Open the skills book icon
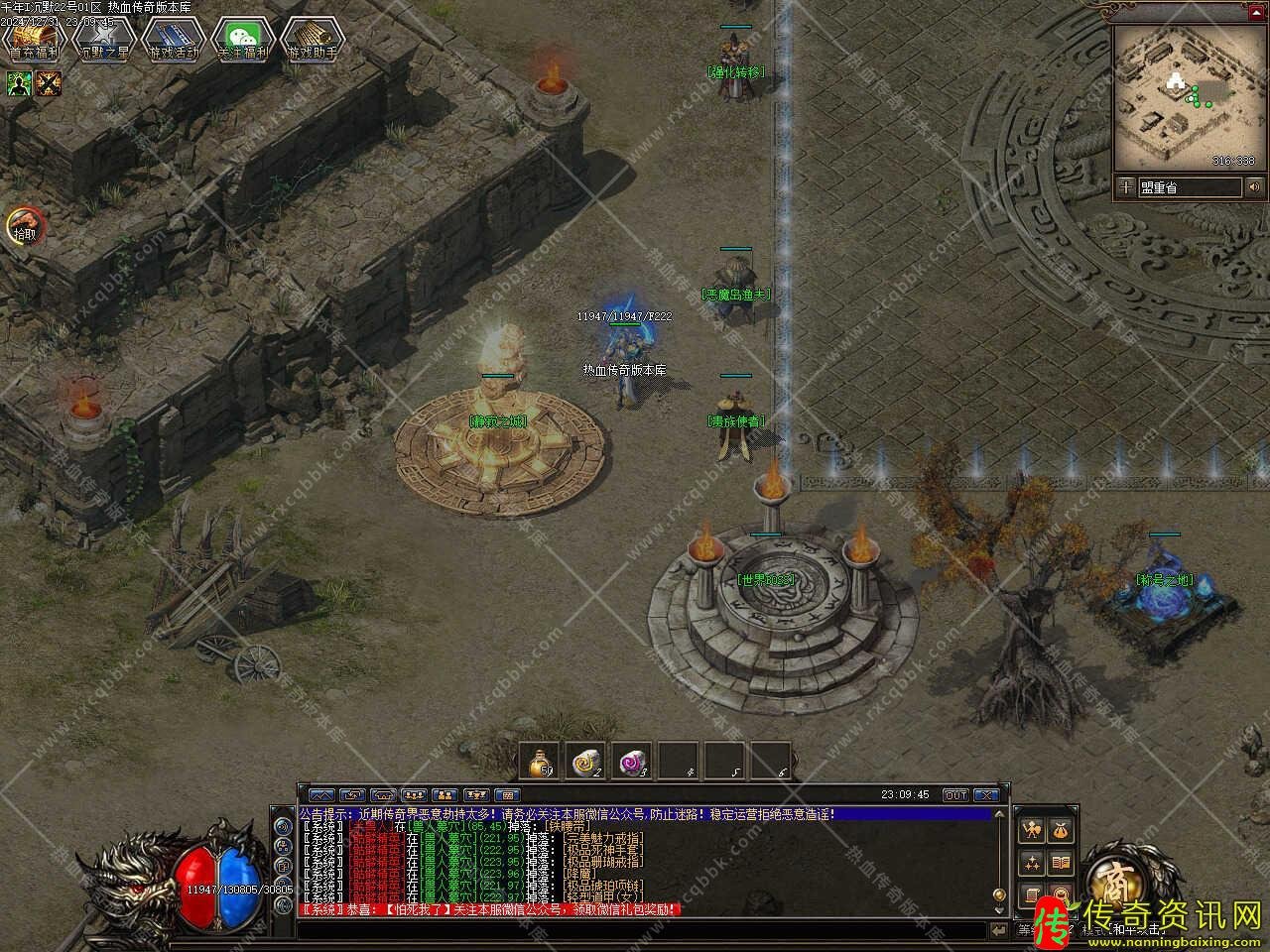This screenshot has height=952, width=1270. click(1061, 862)
